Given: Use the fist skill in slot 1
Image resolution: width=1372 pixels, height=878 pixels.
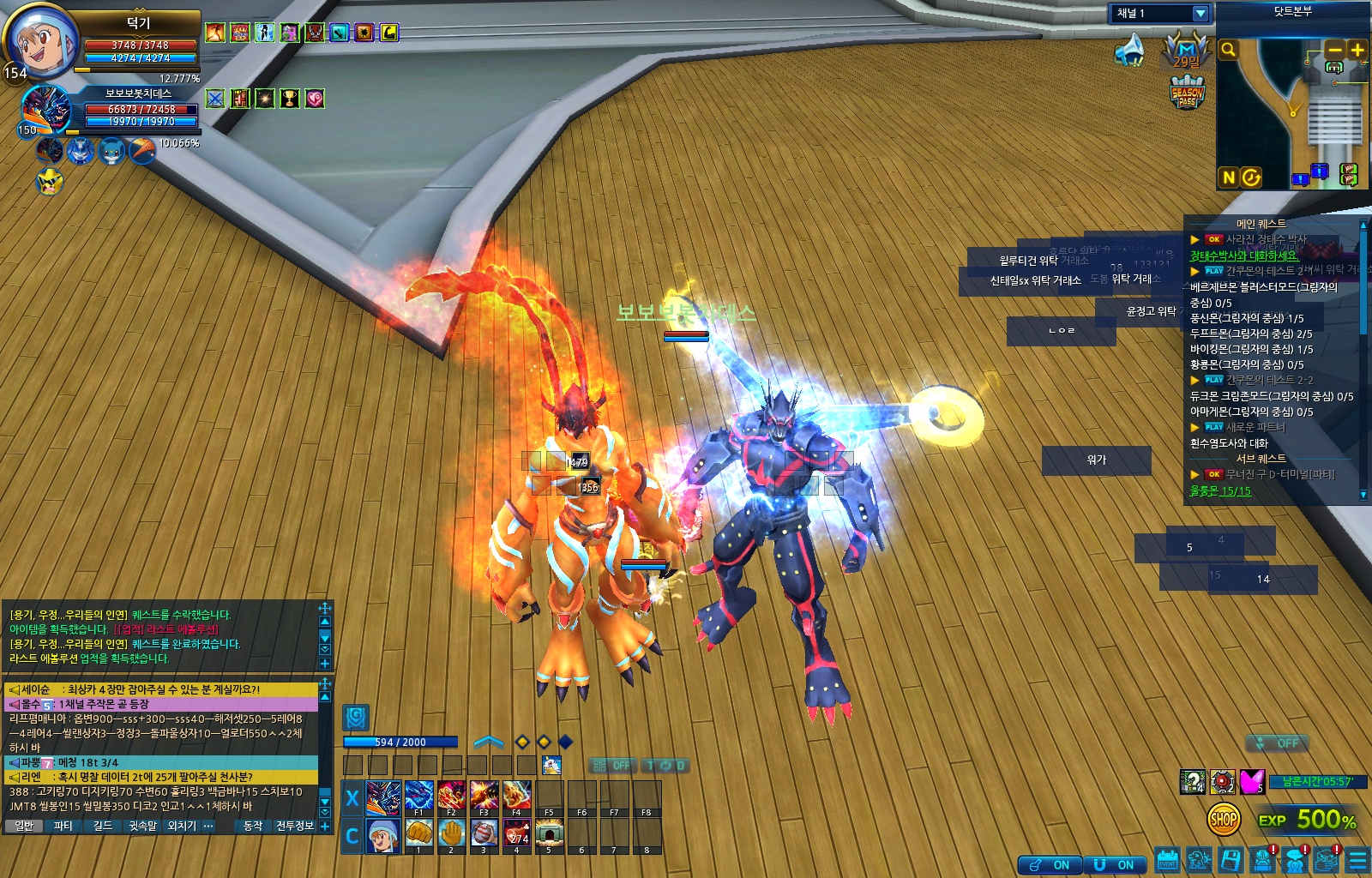Looking at the screenshot, I should pos(418,833).
